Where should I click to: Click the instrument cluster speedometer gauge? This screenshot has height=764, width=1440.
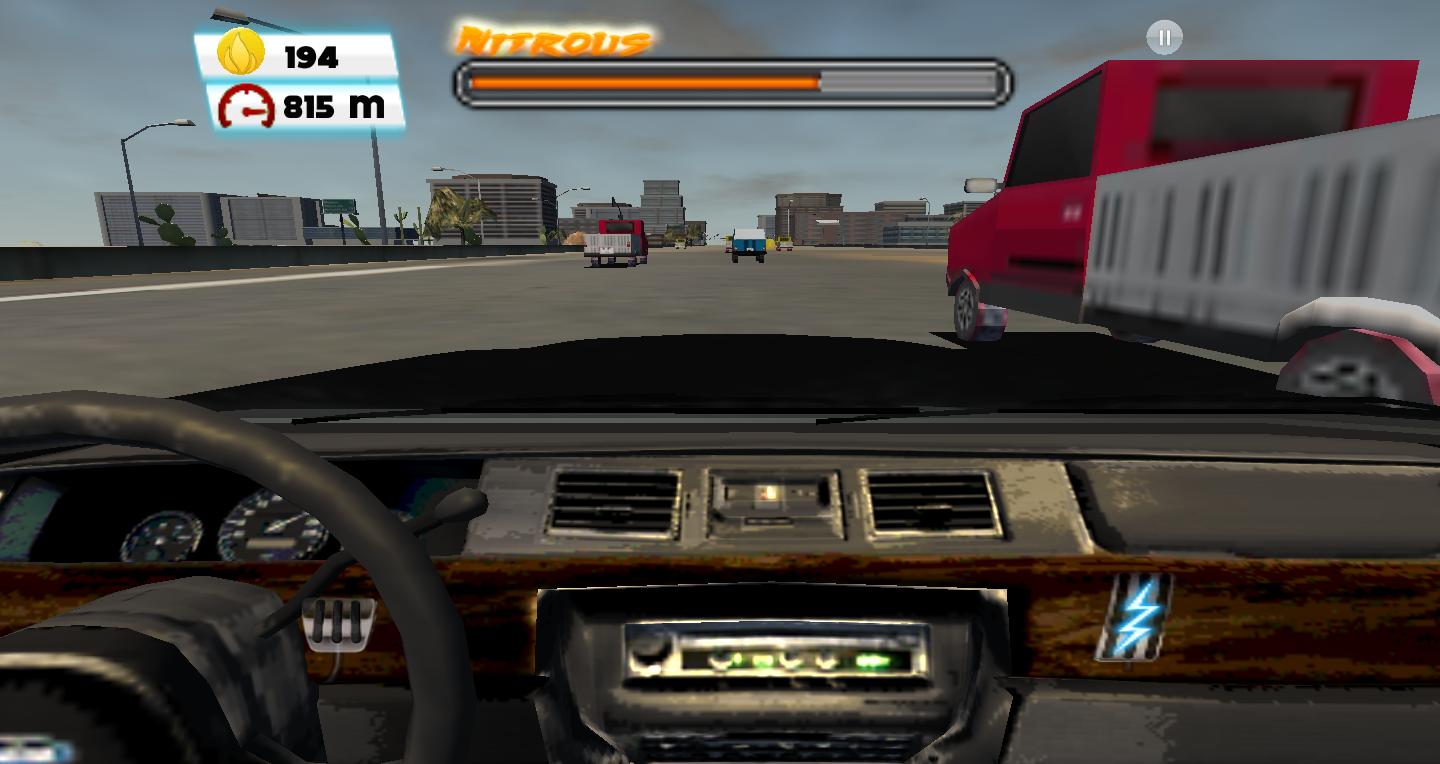click(x=265, y=528)
